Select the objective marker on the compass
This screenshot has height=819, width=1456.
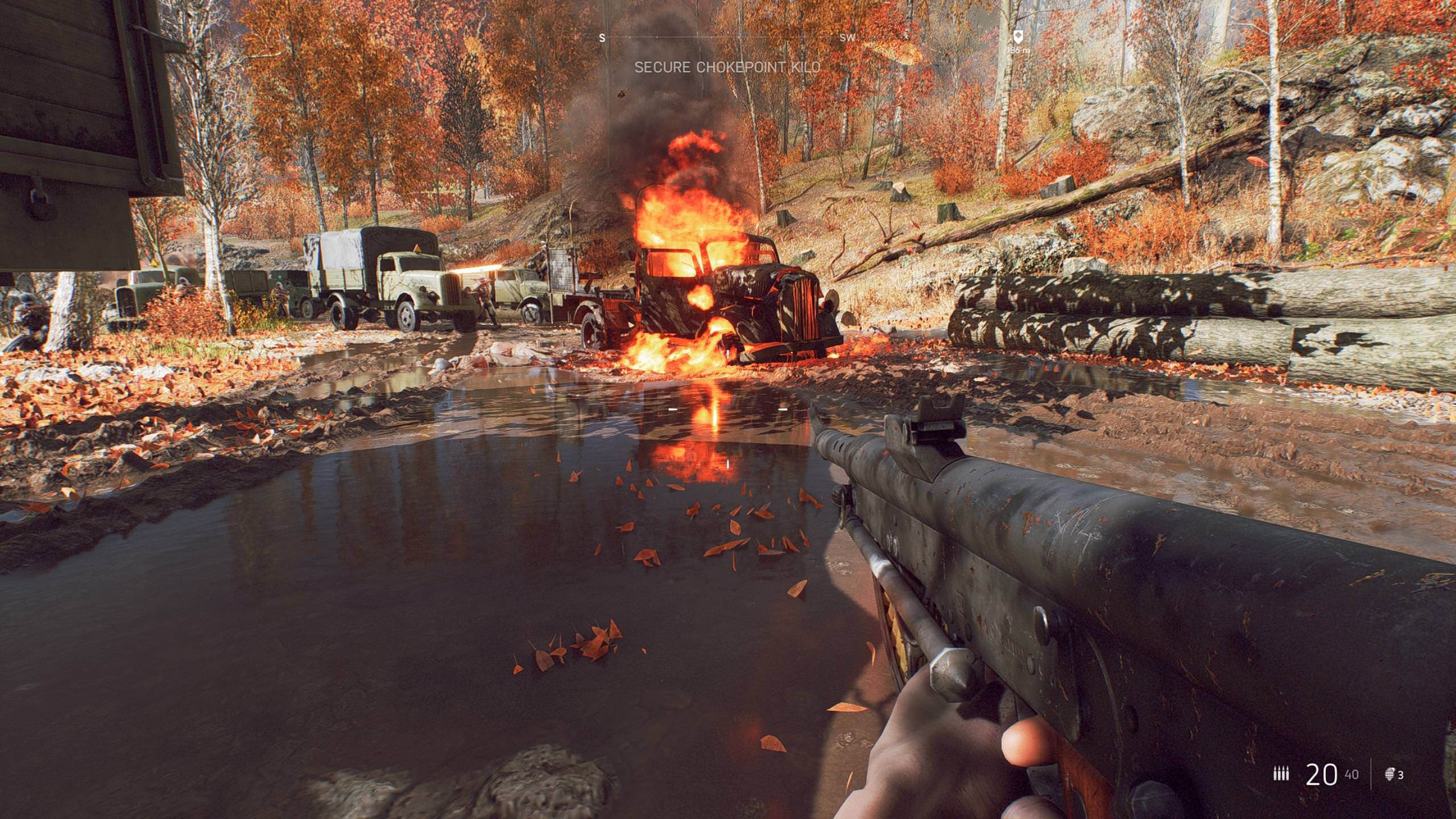[1018, 37]
